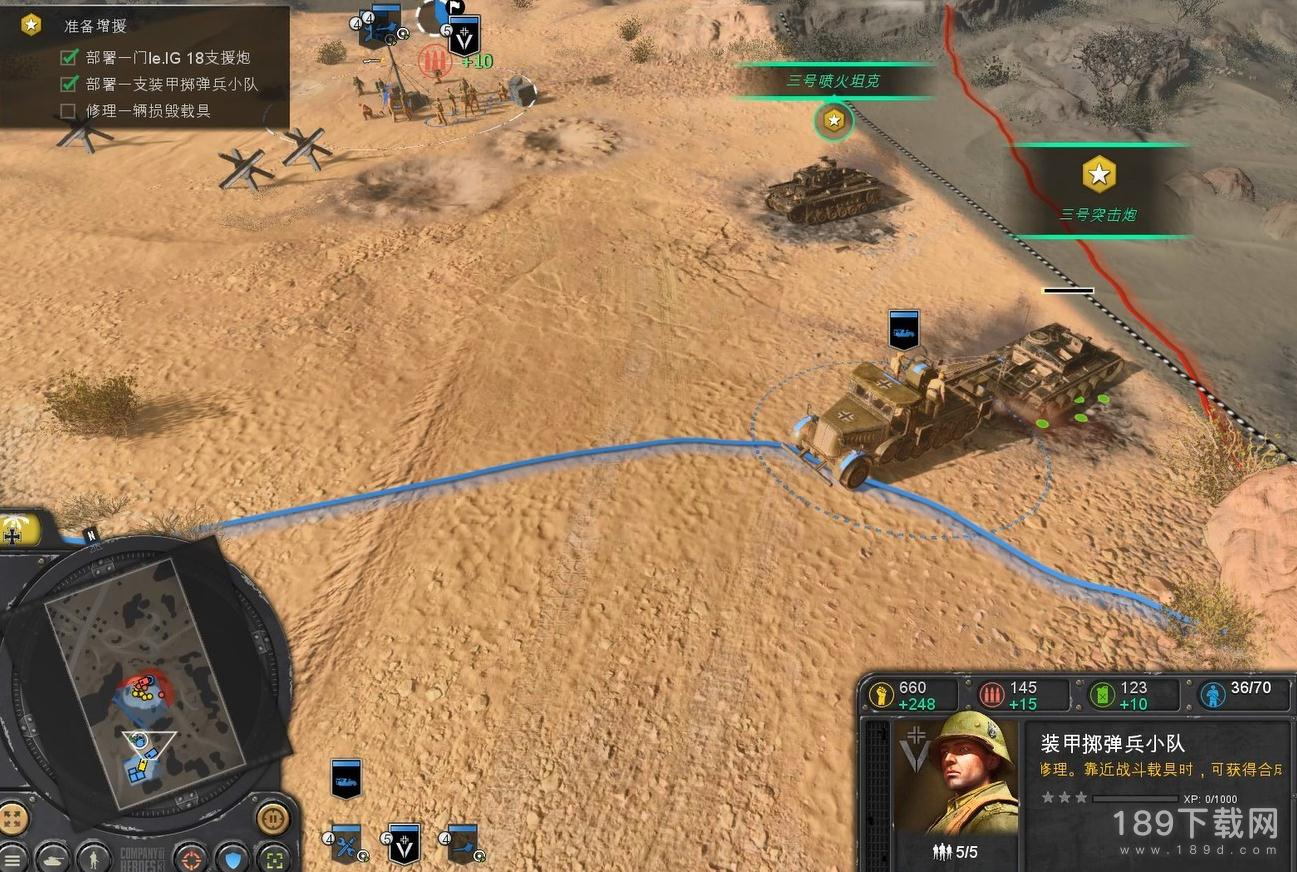Click the 准备增援 objective star icon
Image resolution: width=1297 pixels, height=872 pixels.
(31, 25)
